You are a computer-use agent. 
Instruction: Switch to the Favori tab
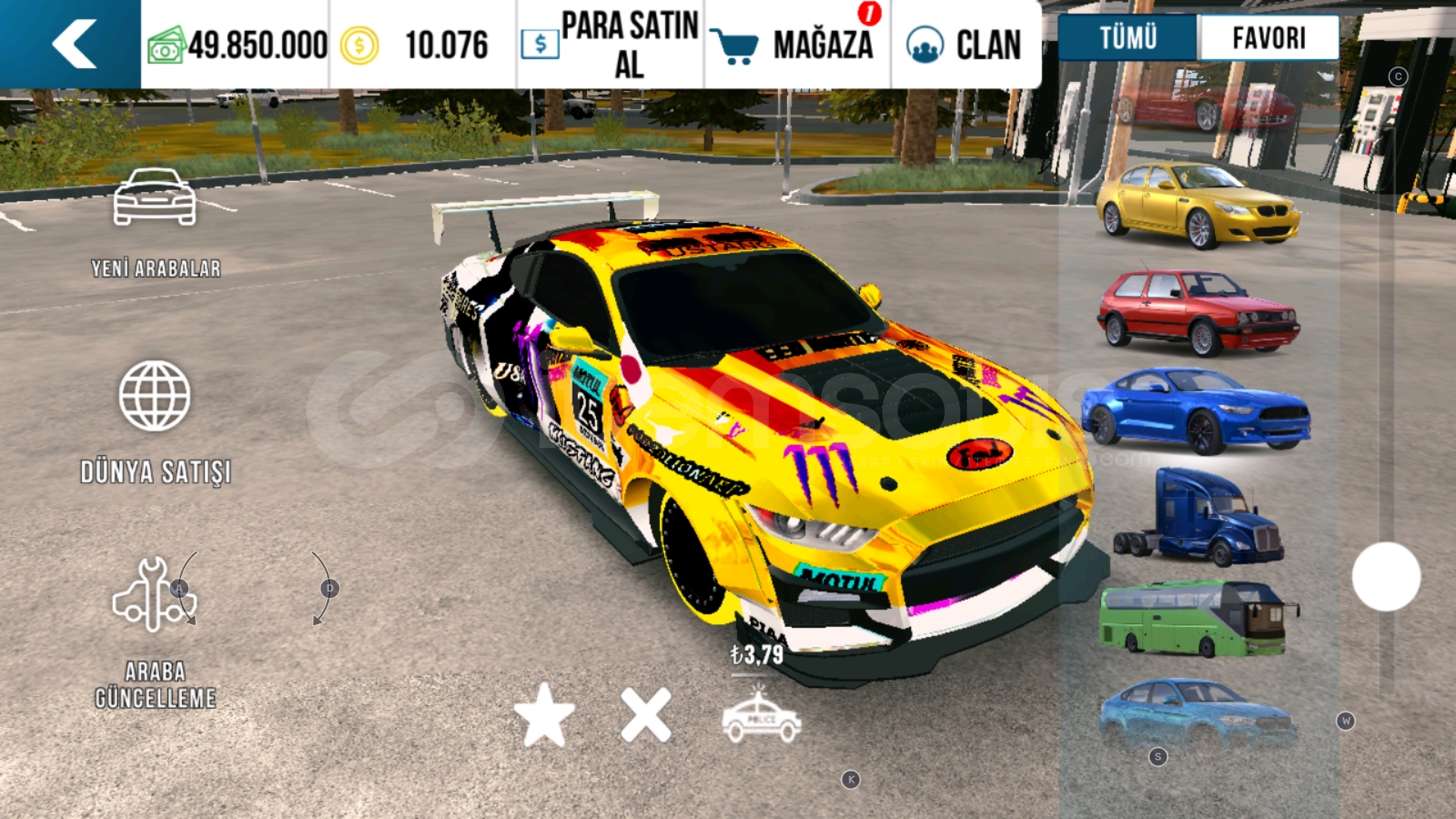(x=1269, y=37)
